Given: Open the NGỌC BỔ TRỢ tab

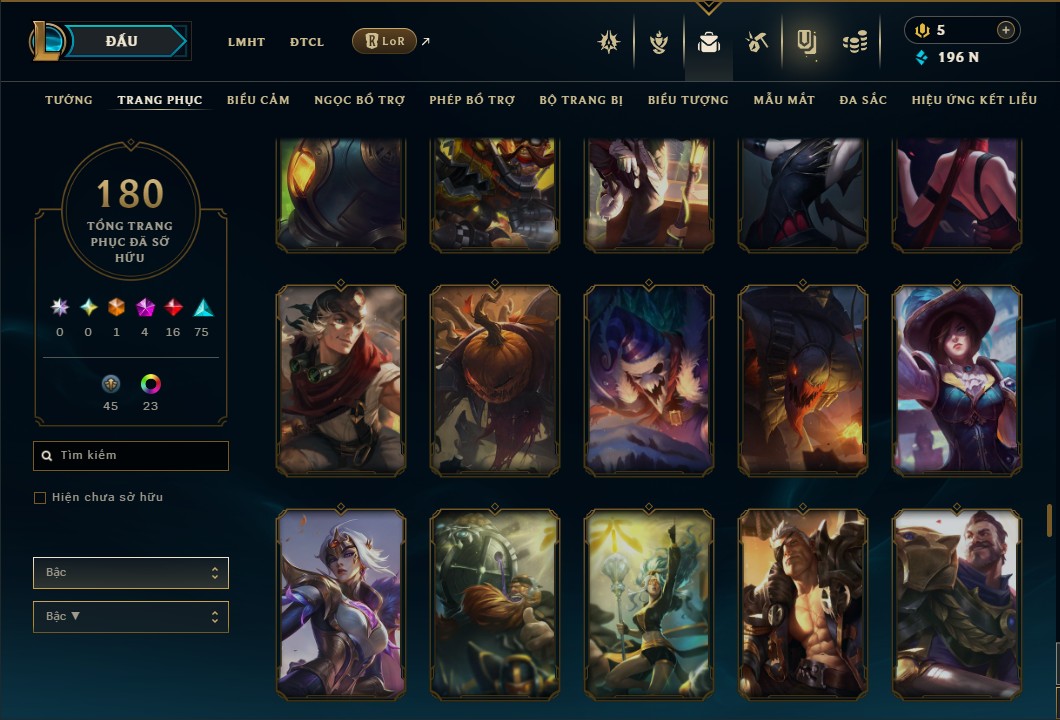Looking at the screenshot, I should click(x=359, y=100).
